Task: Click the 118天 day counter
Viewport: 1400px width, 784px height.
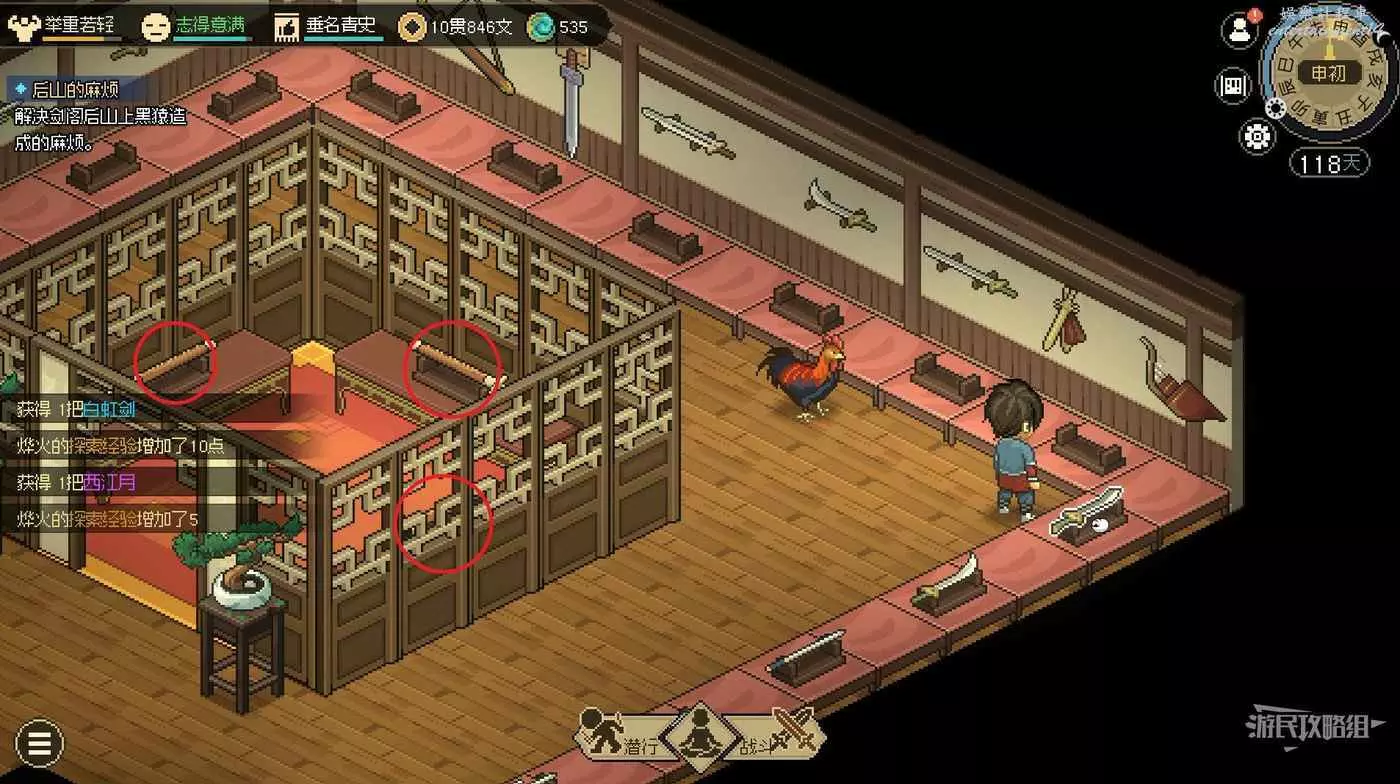Action: click(1328, 162)
